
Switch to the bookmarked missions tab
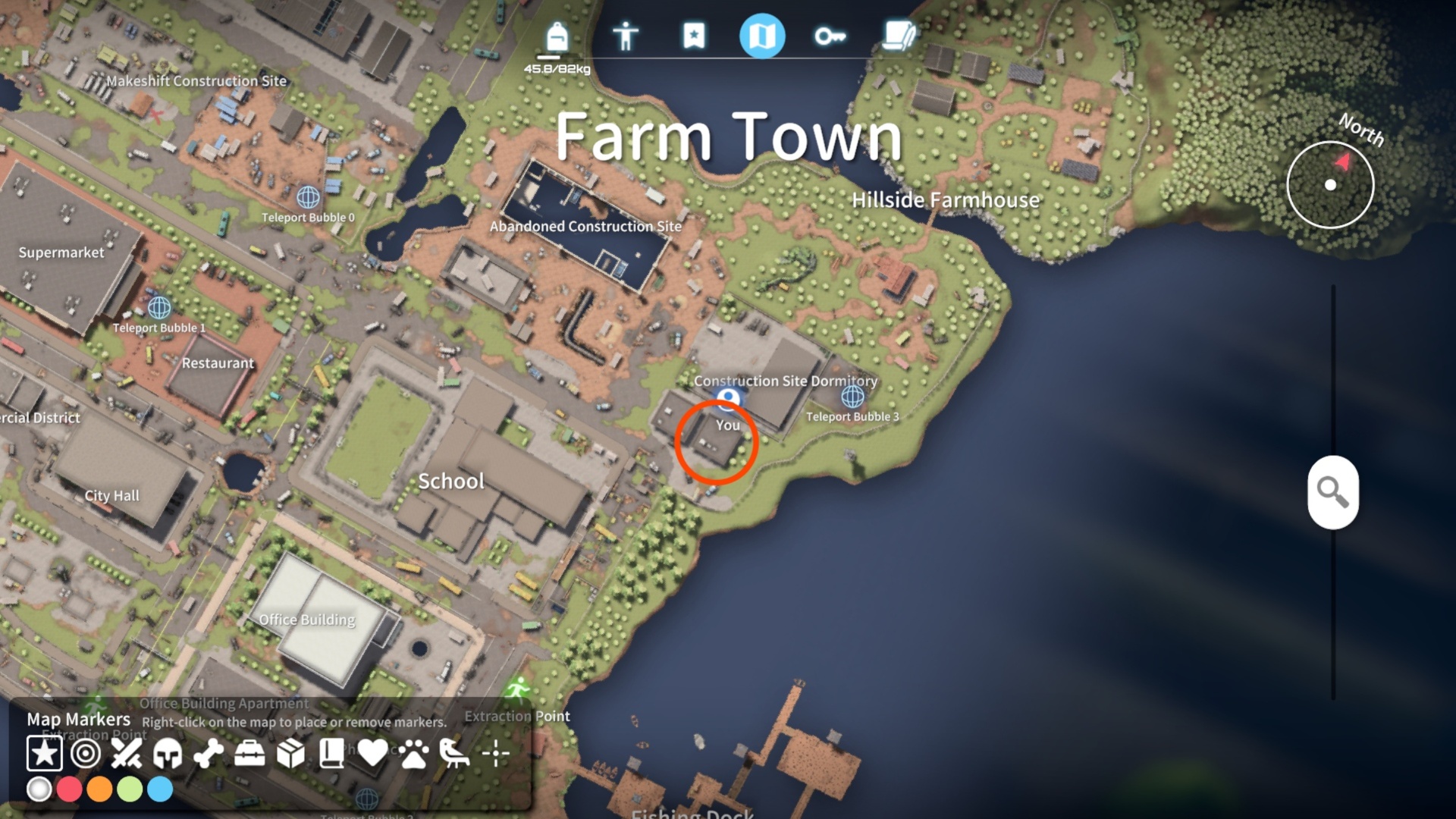click(x=694, y=34)
